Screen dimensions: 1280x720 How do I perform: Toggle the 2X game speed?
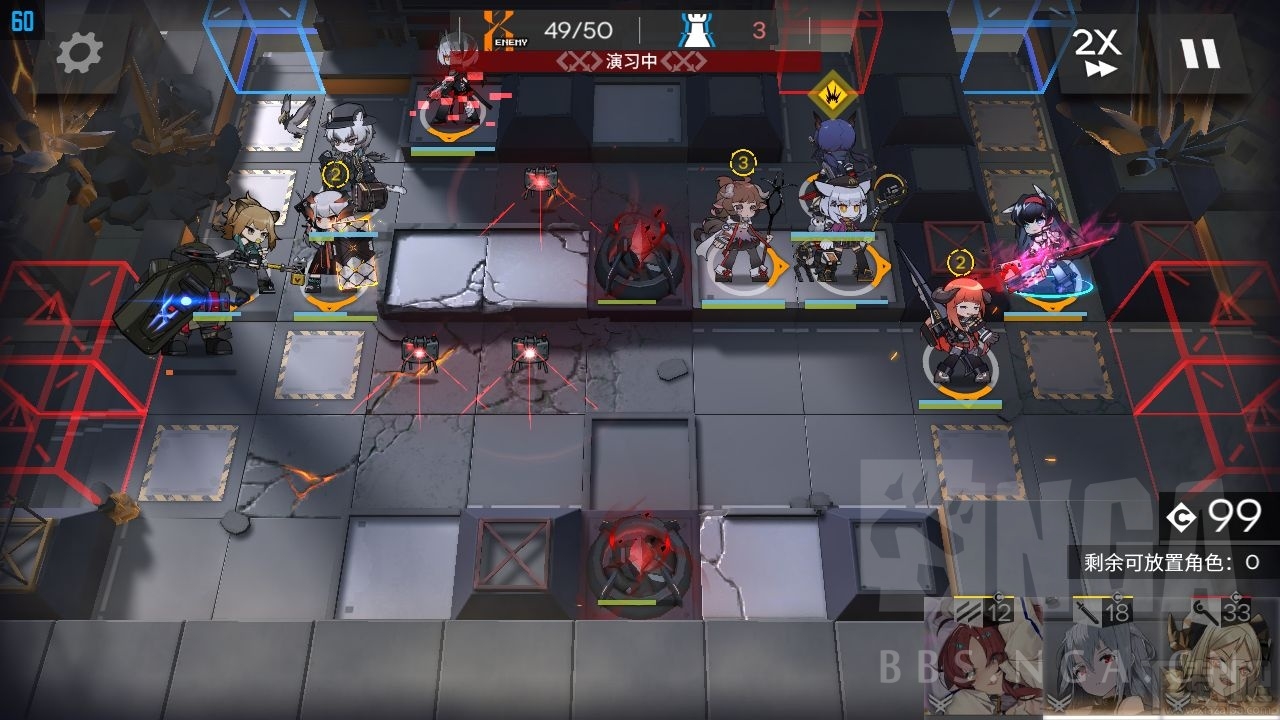click(x=1095, y=50)
